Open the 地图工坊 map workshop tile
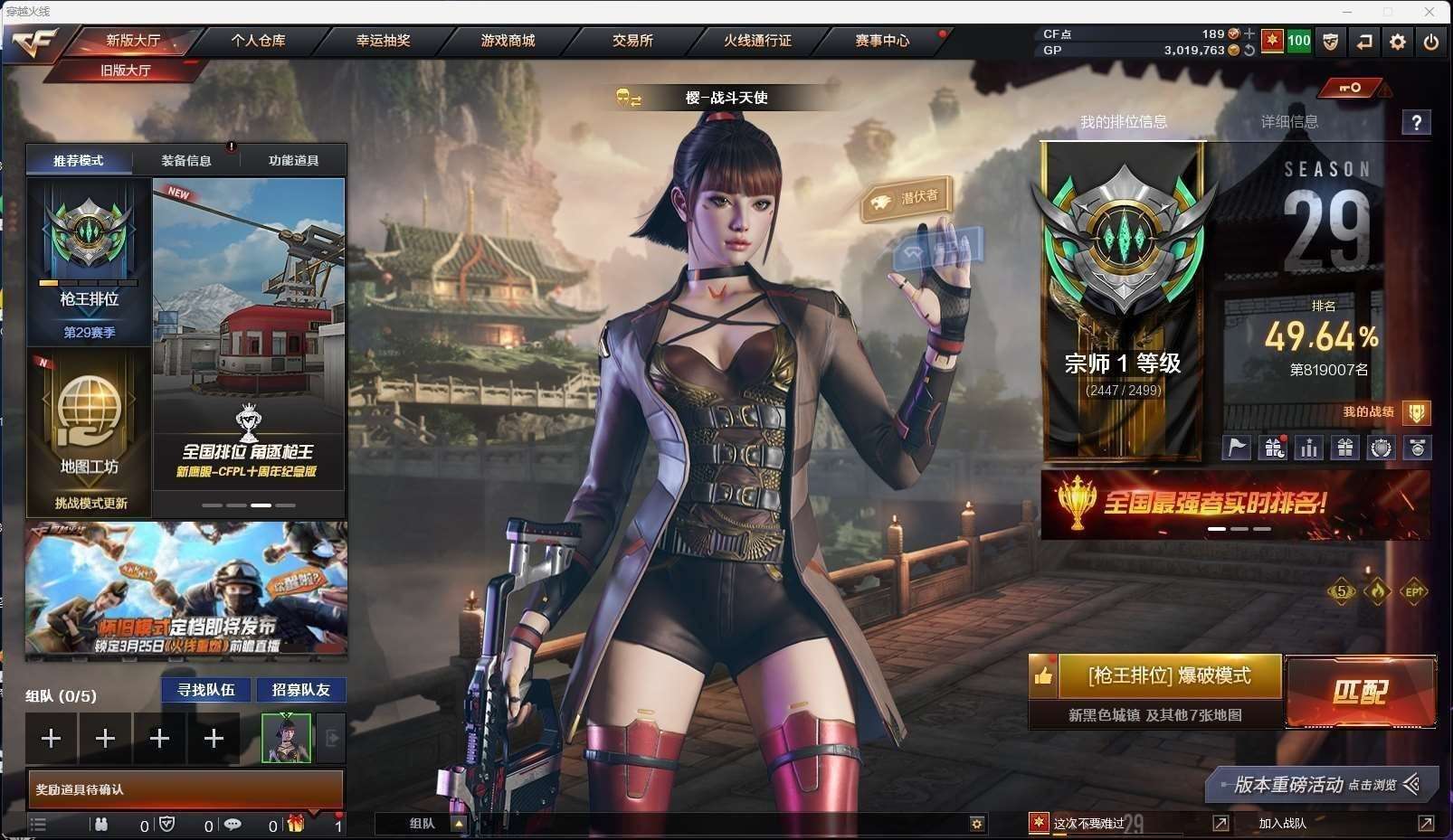Screen dimensions: 1453x840 point(89,431)
